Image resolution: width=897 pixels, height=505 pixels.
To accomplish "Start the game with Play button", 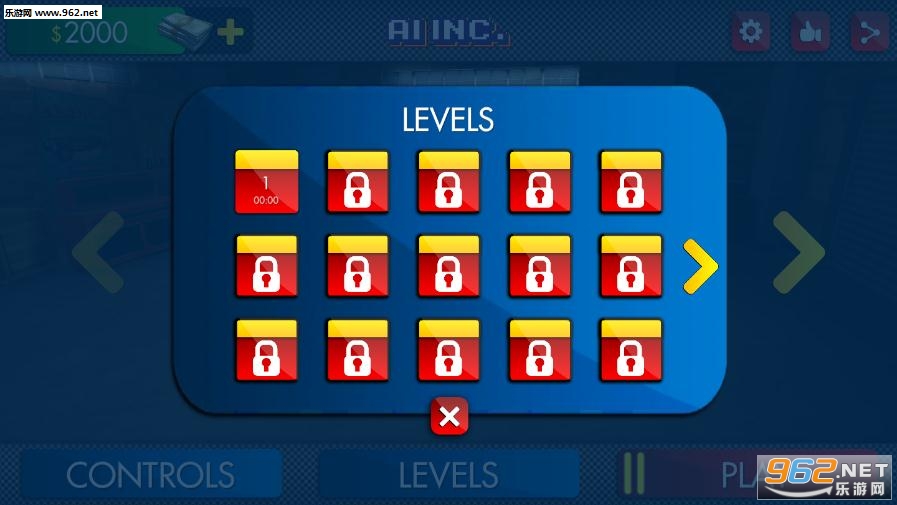I will click(745, 475).
